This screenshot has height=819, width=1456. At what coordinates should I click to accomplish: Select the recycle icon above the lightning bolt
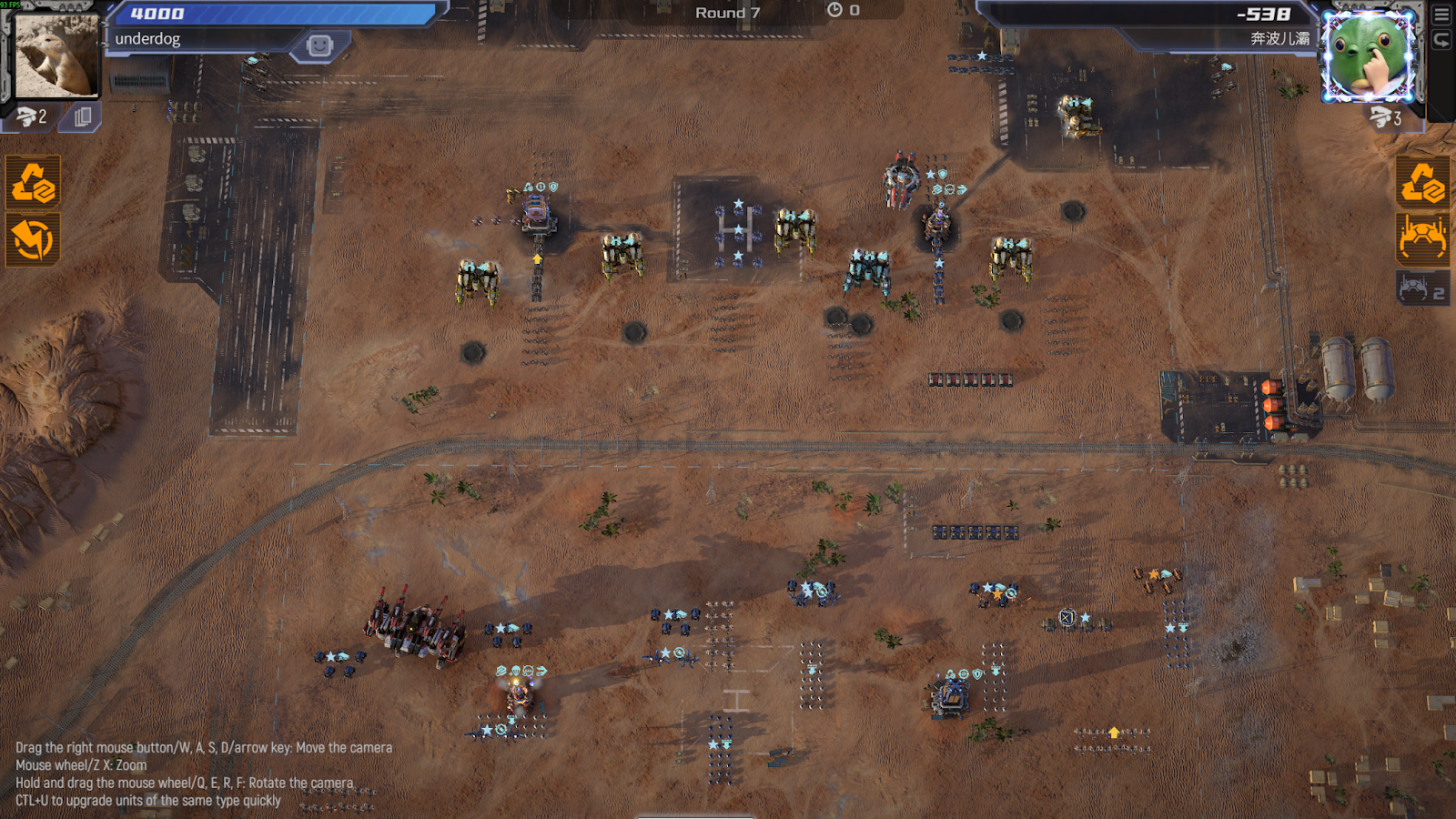click(34, 182)
